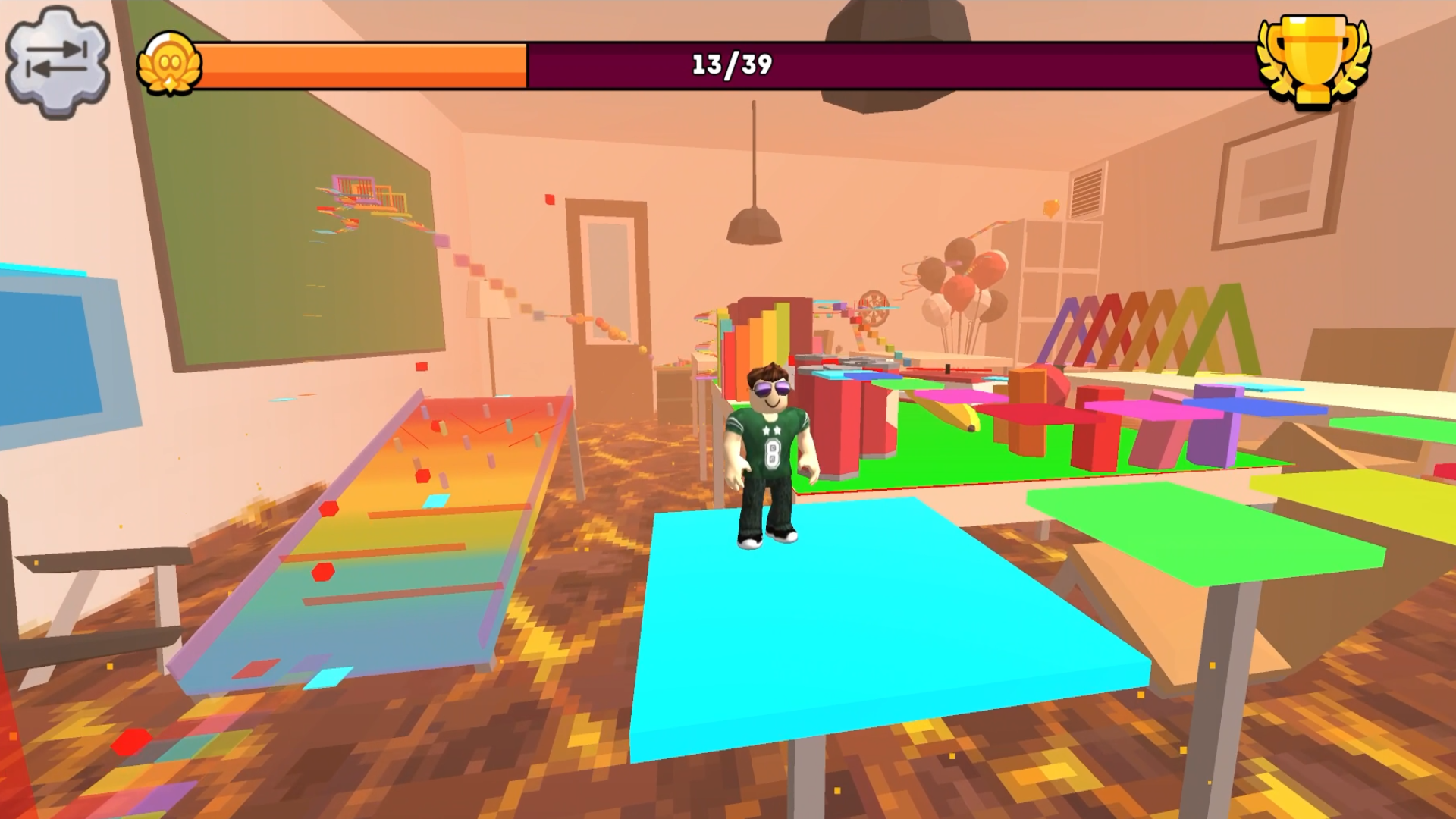Click the rainbow pinball ramp on the left

click(x=394, y=531)
